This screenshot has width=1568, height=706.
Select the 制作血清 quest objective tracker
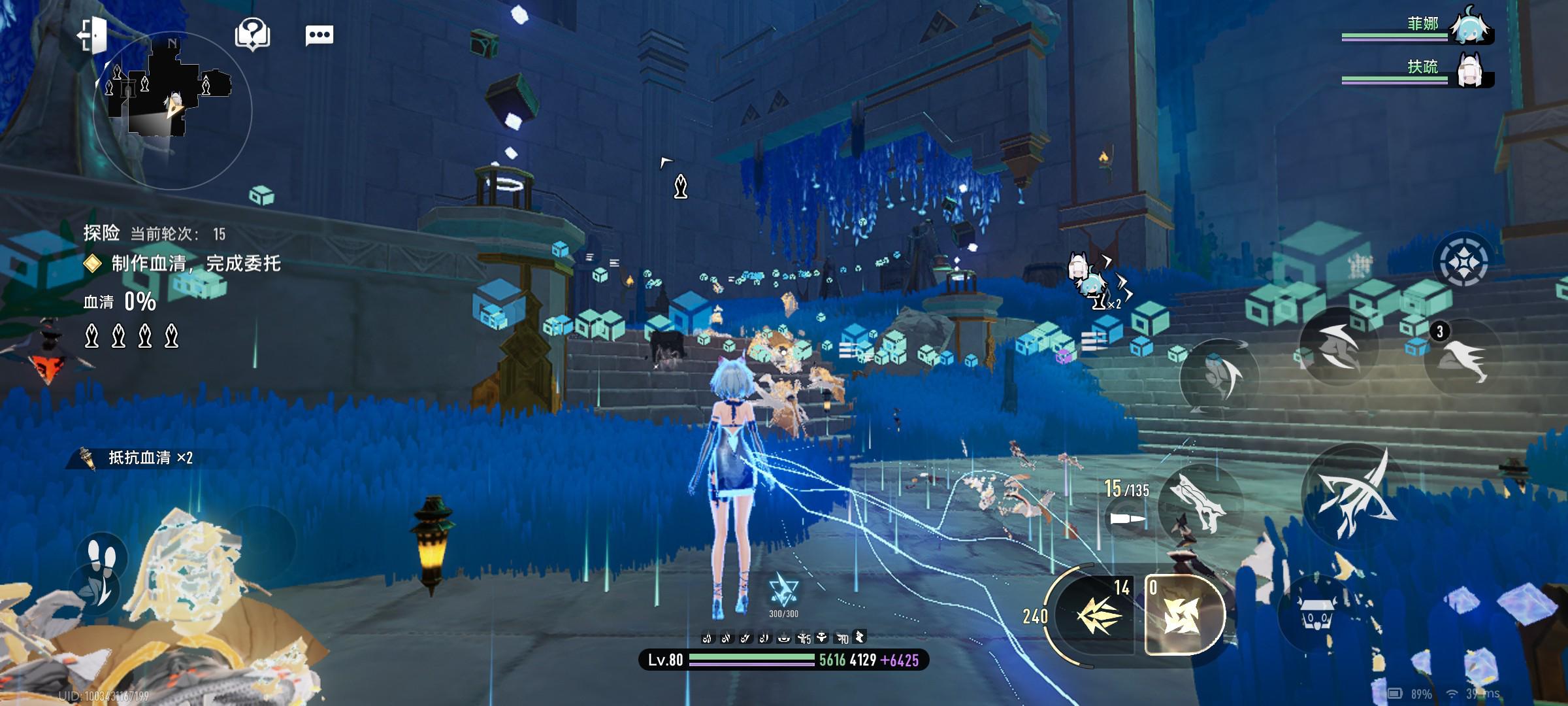point(183,264)
